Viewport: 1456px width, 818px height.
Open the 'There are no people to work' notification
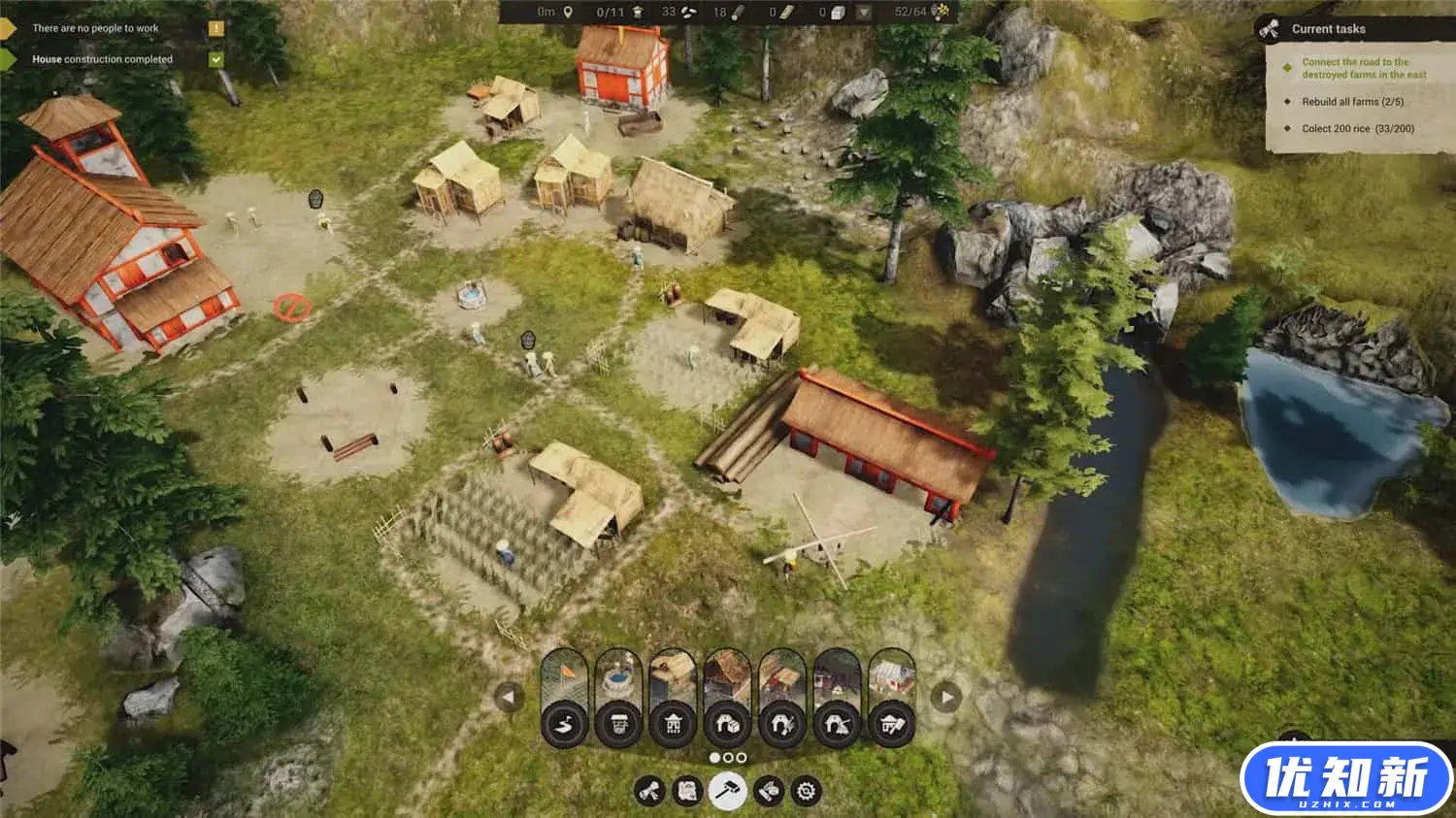[x=95, y=28]
